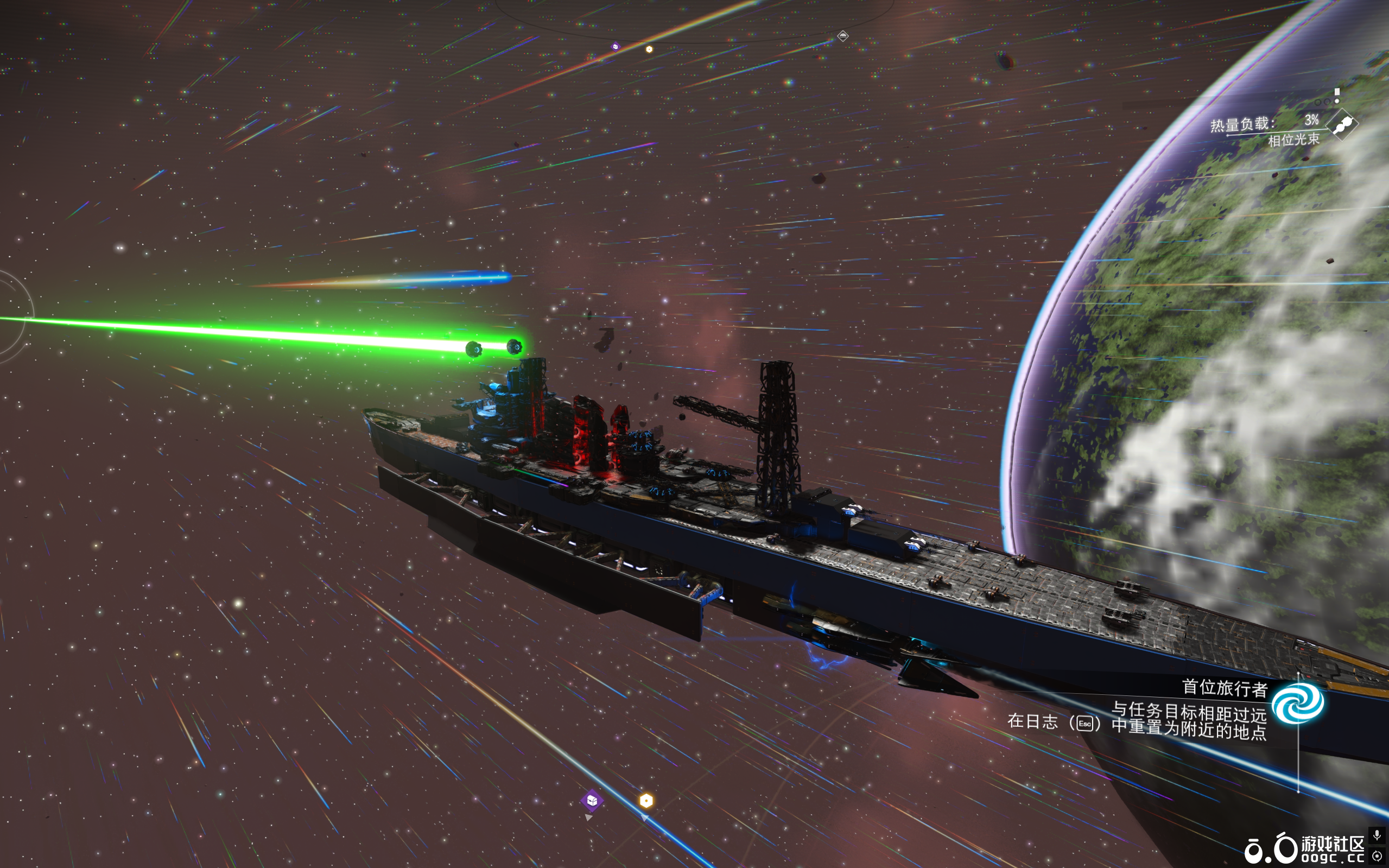Toggle the microphone overlay button
Viewport: 1389px width, 868px height.
click(x=1377, y=835)
